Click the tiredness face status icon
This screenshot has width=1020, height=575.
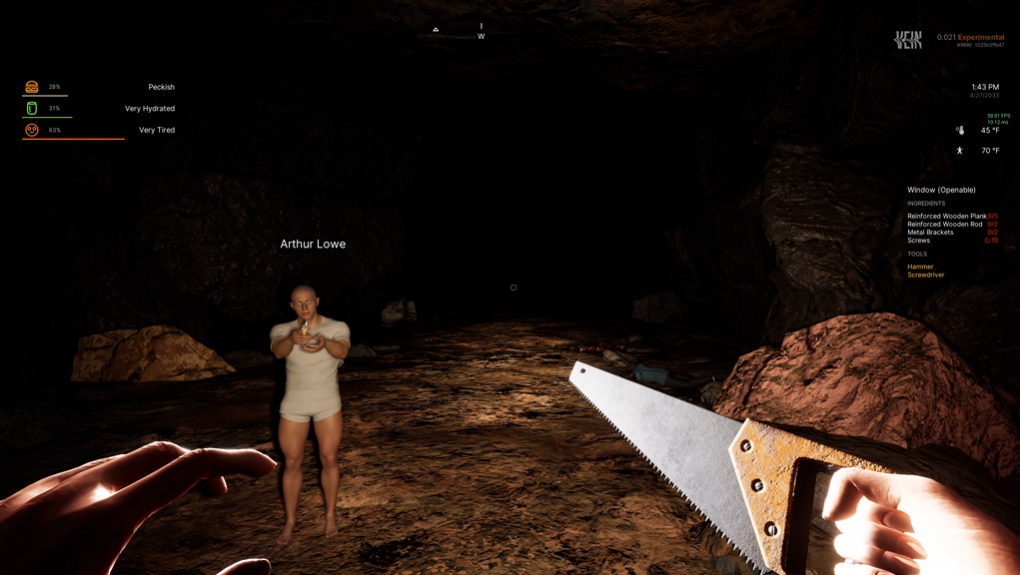(32, 130)
